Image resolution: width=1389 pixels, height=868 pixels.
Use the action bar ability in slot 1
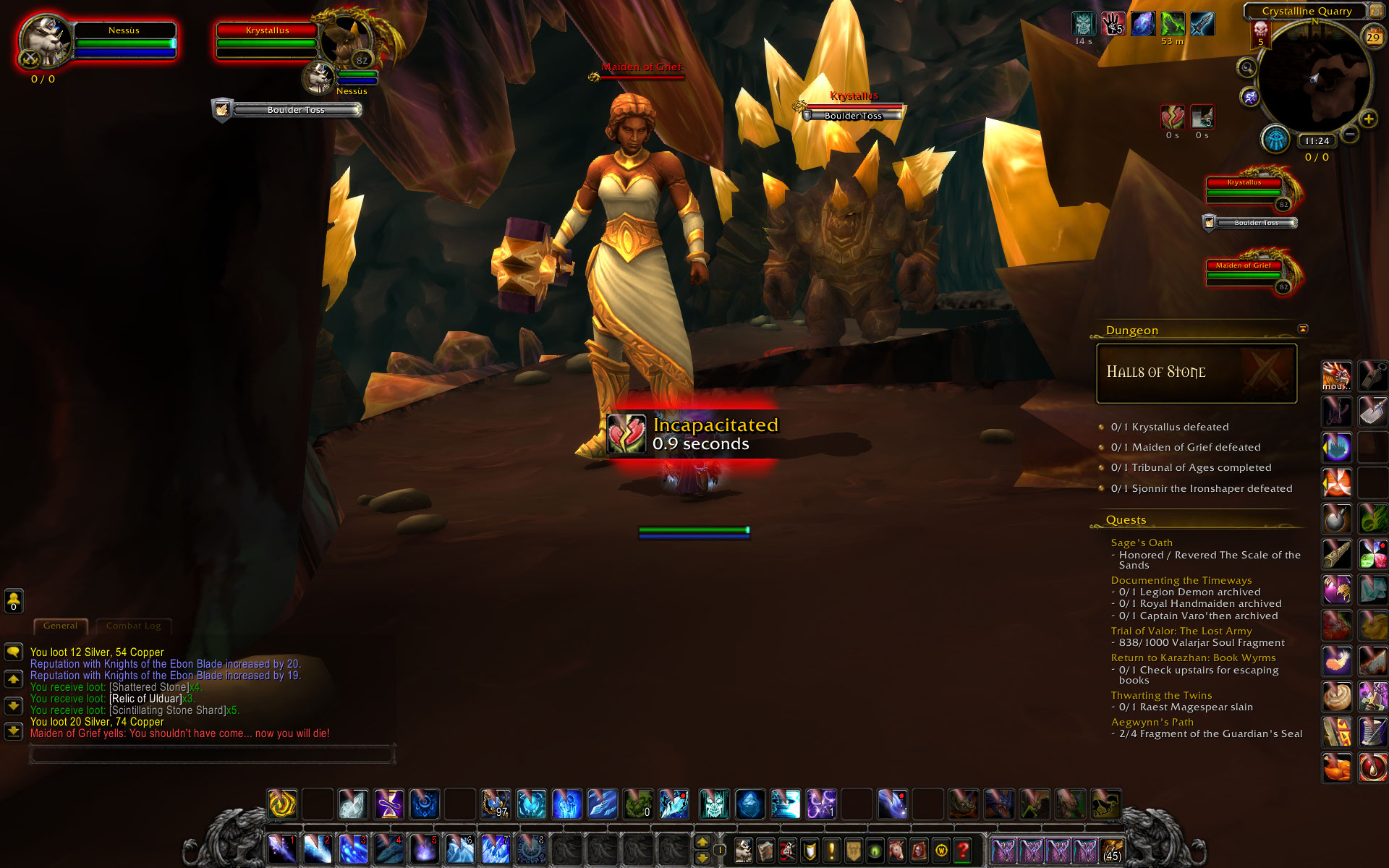pyautogui.click(x=281, y=849)
